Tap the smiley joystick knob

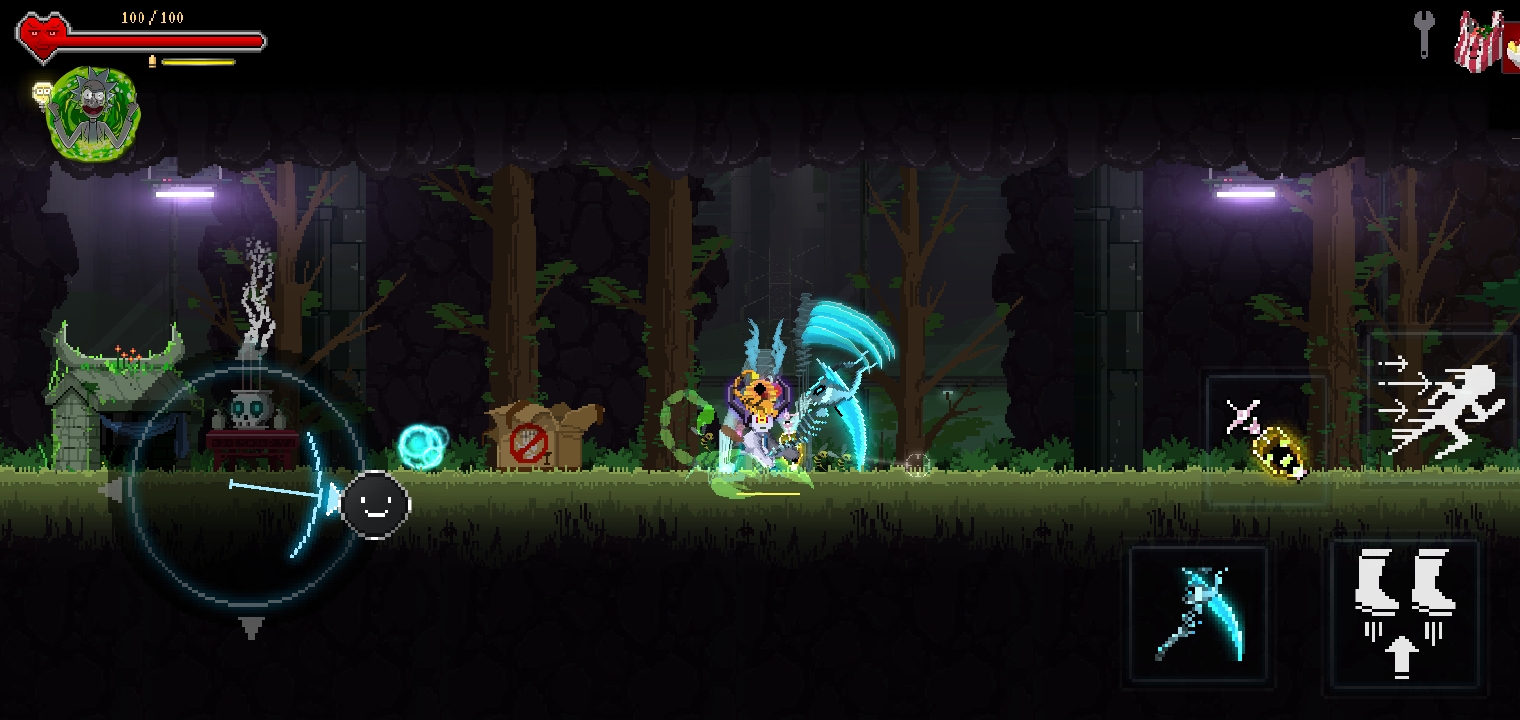(375, 505)
